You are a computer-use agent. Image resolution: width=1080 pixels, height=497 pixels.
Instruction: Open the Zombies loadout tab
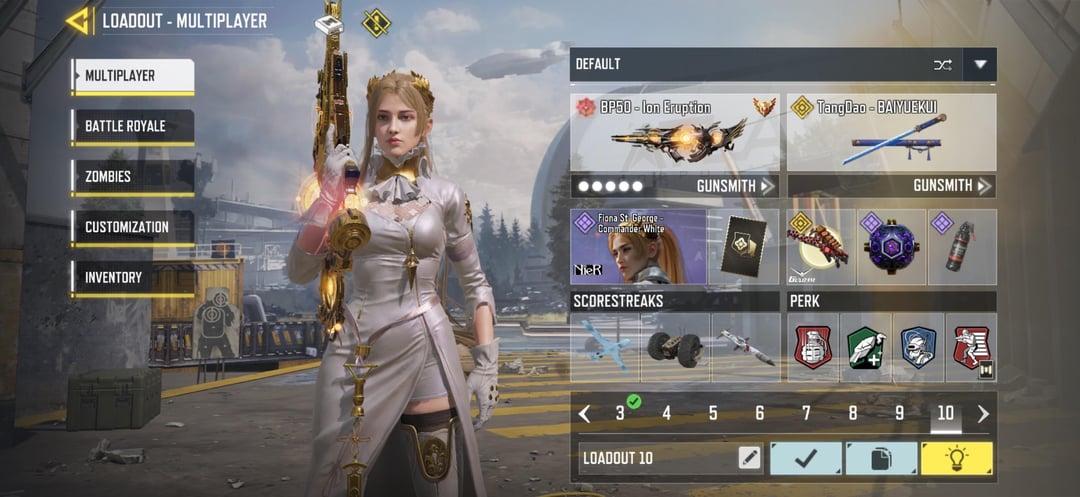[x=132, y=177]
